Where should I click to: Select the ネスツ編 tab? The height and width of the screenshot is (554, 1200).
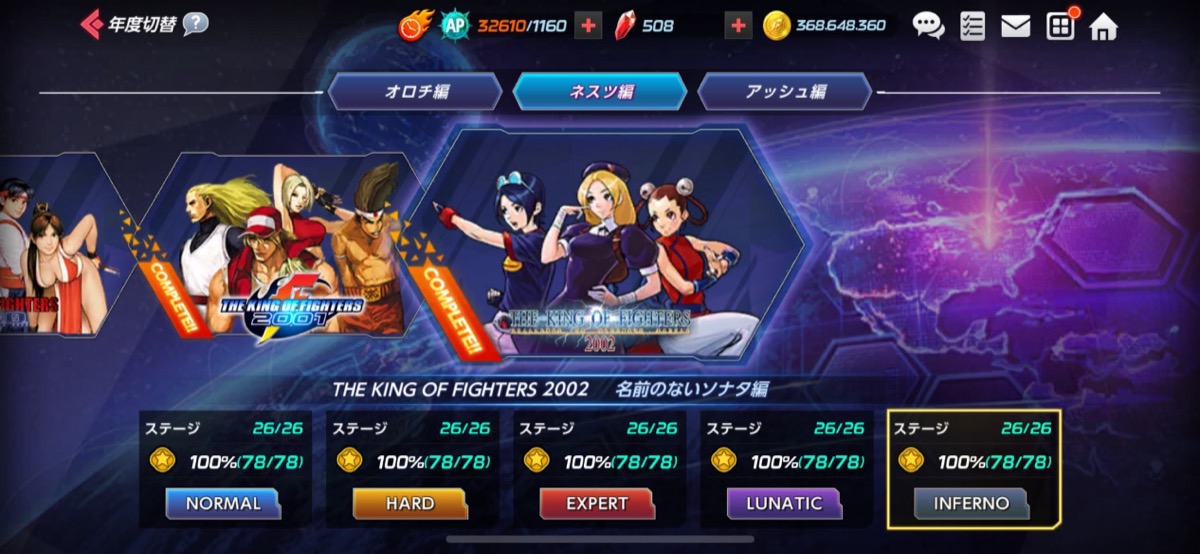(600, 92)
